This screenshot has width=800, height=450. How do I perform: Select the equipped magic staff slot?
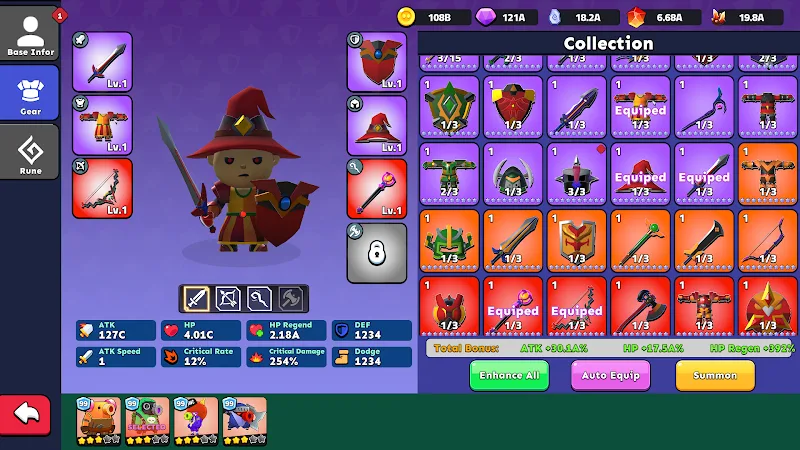[x=377, y=188]
